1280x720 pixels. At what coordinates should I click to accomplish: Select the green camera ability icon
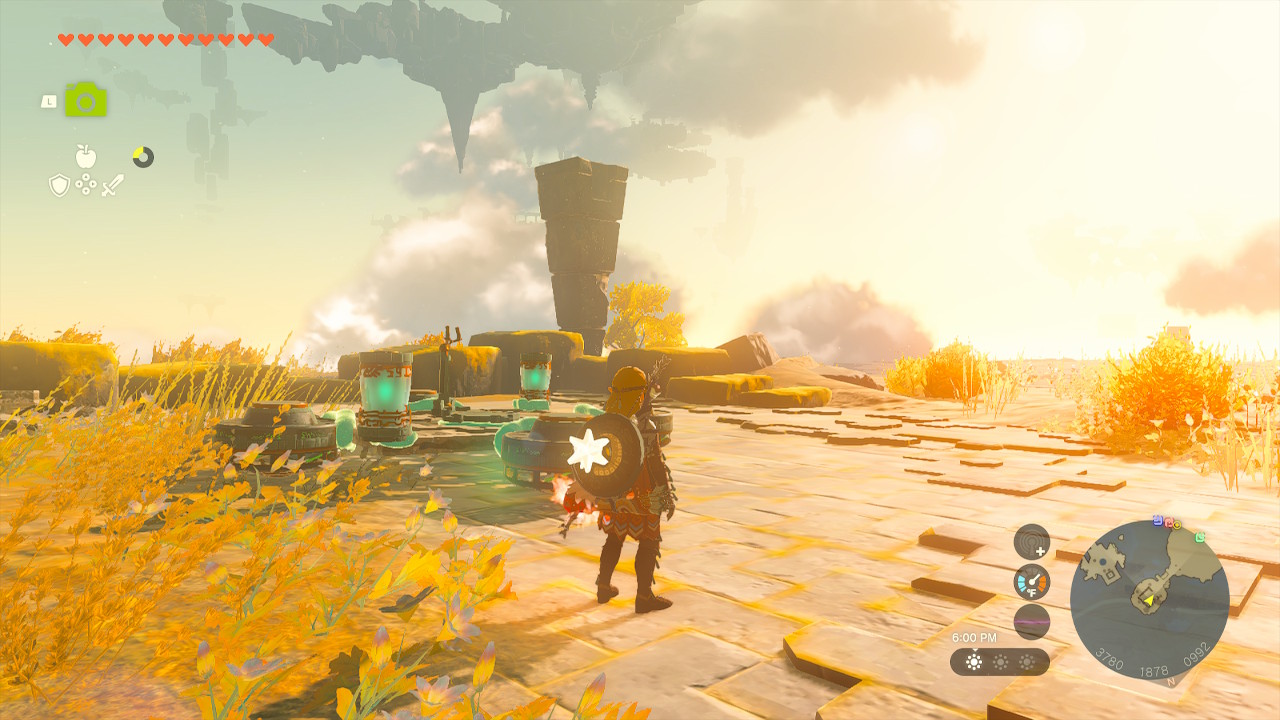click(x=86, y=100)
